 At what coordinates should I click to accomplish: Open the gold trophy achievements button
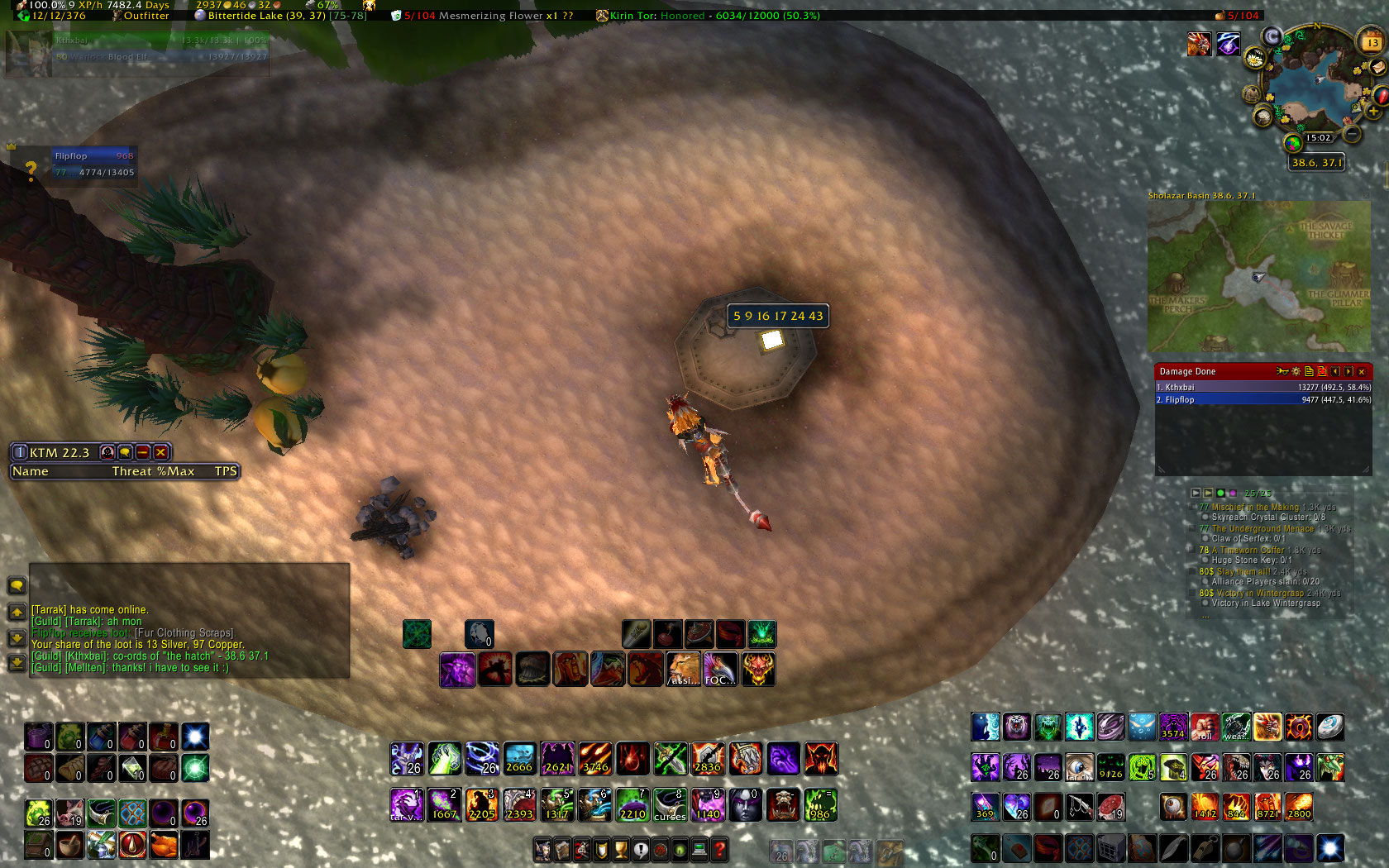[x=621, y=849]
